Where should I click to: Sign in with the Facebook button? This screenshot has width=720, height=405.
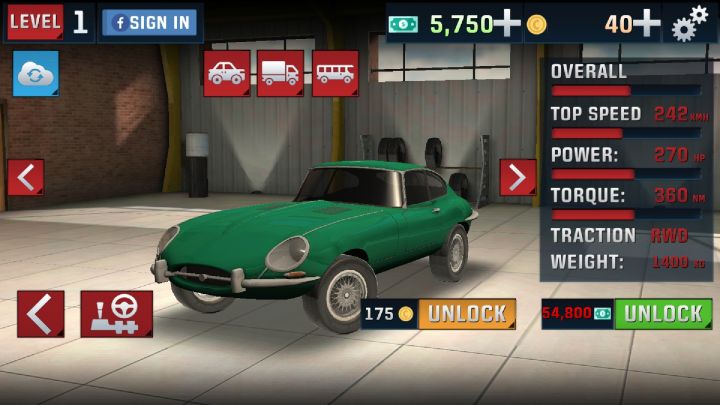[x=151, y=22]
